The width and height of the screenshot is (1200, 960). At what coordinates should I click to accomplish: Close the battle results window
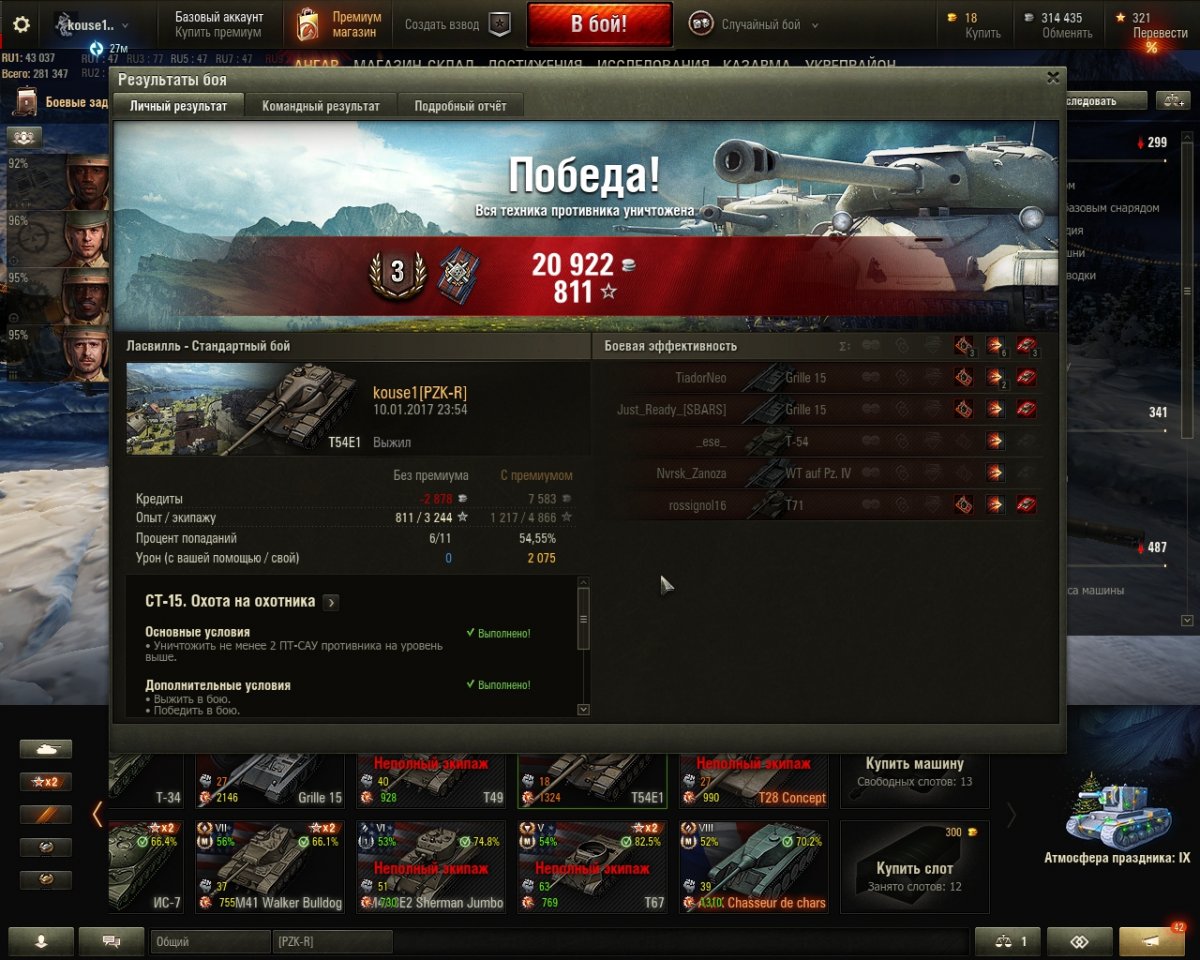click(1052, 77)
